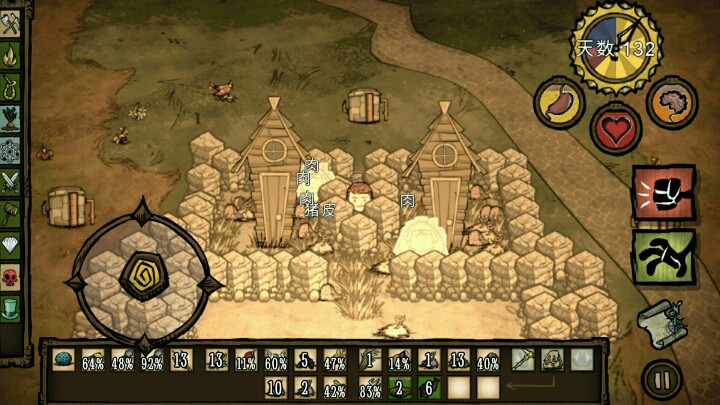This screenshot has width=720, height=405.
Task: Pause the game
Action: [661, 379]
